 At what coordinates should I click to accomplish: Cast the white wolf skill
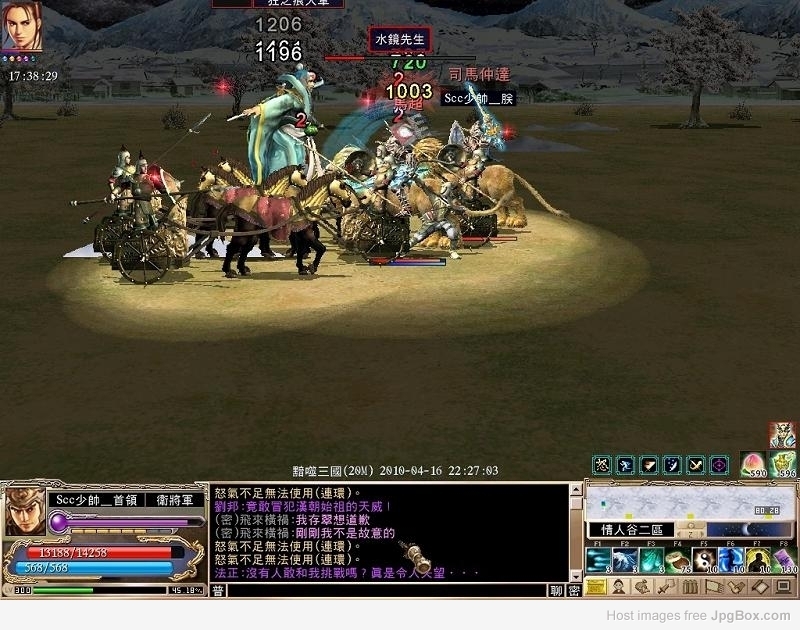point(626,561)
